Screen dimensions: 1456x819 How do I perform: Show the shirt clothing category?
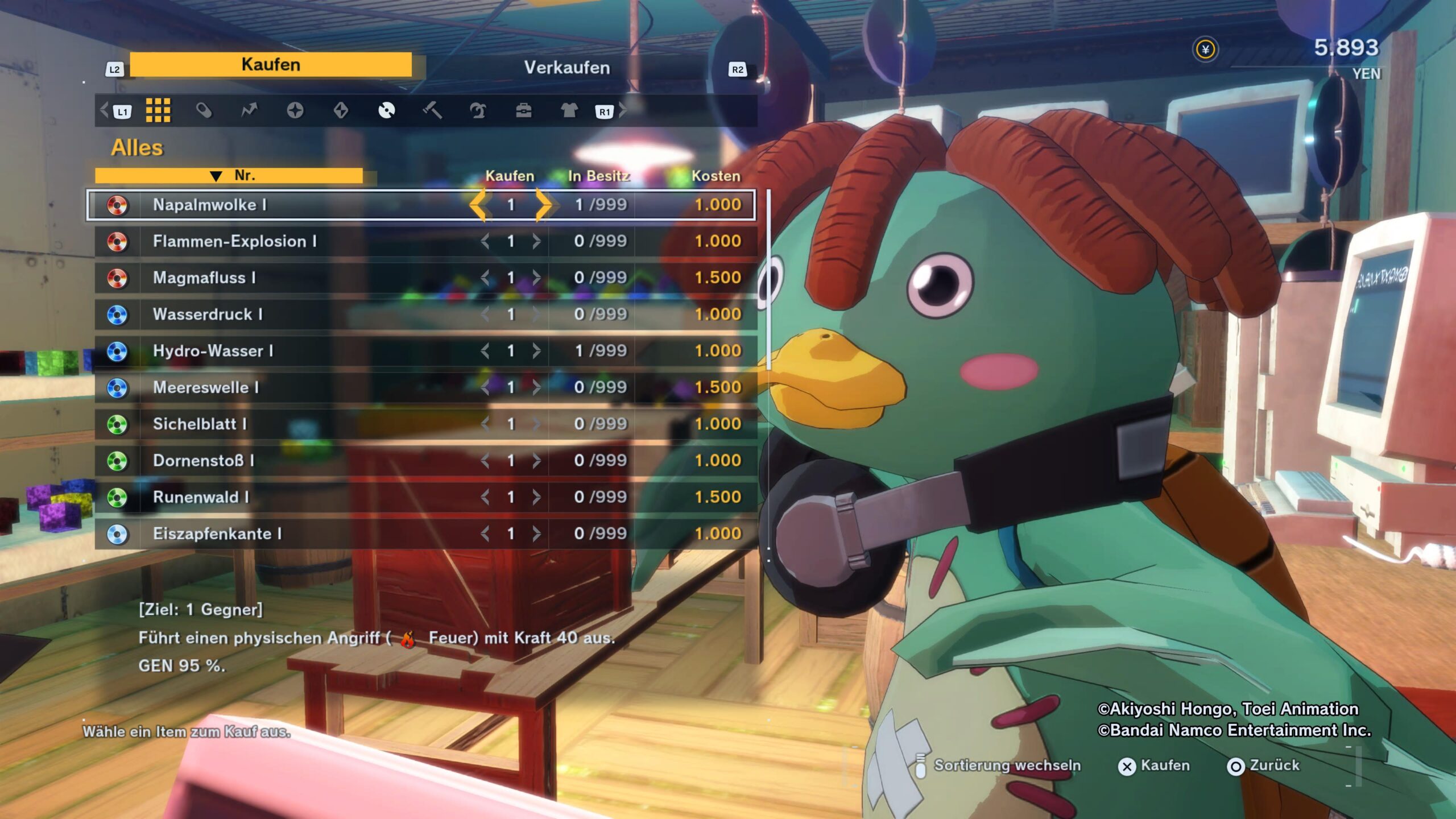click(569, 110)
